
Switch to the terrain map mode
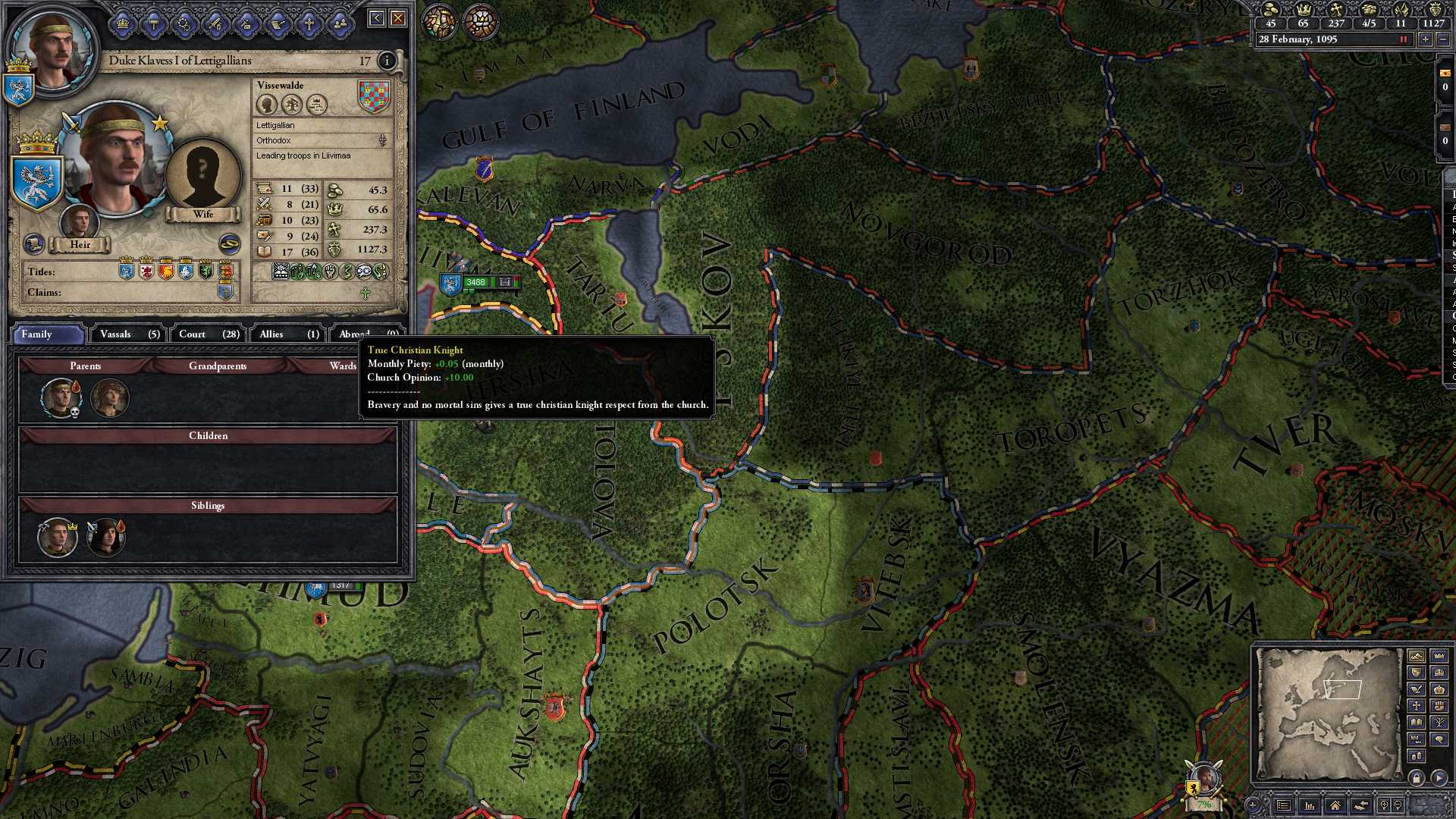1416,656
